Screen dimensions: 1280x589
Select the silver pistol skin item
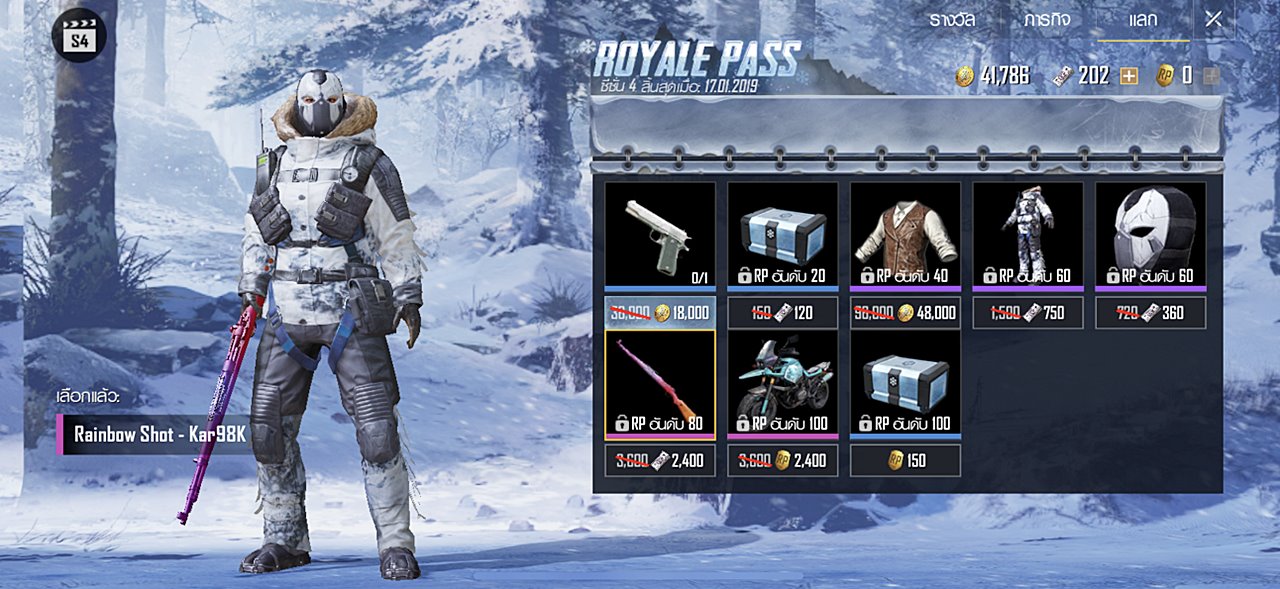660,235
